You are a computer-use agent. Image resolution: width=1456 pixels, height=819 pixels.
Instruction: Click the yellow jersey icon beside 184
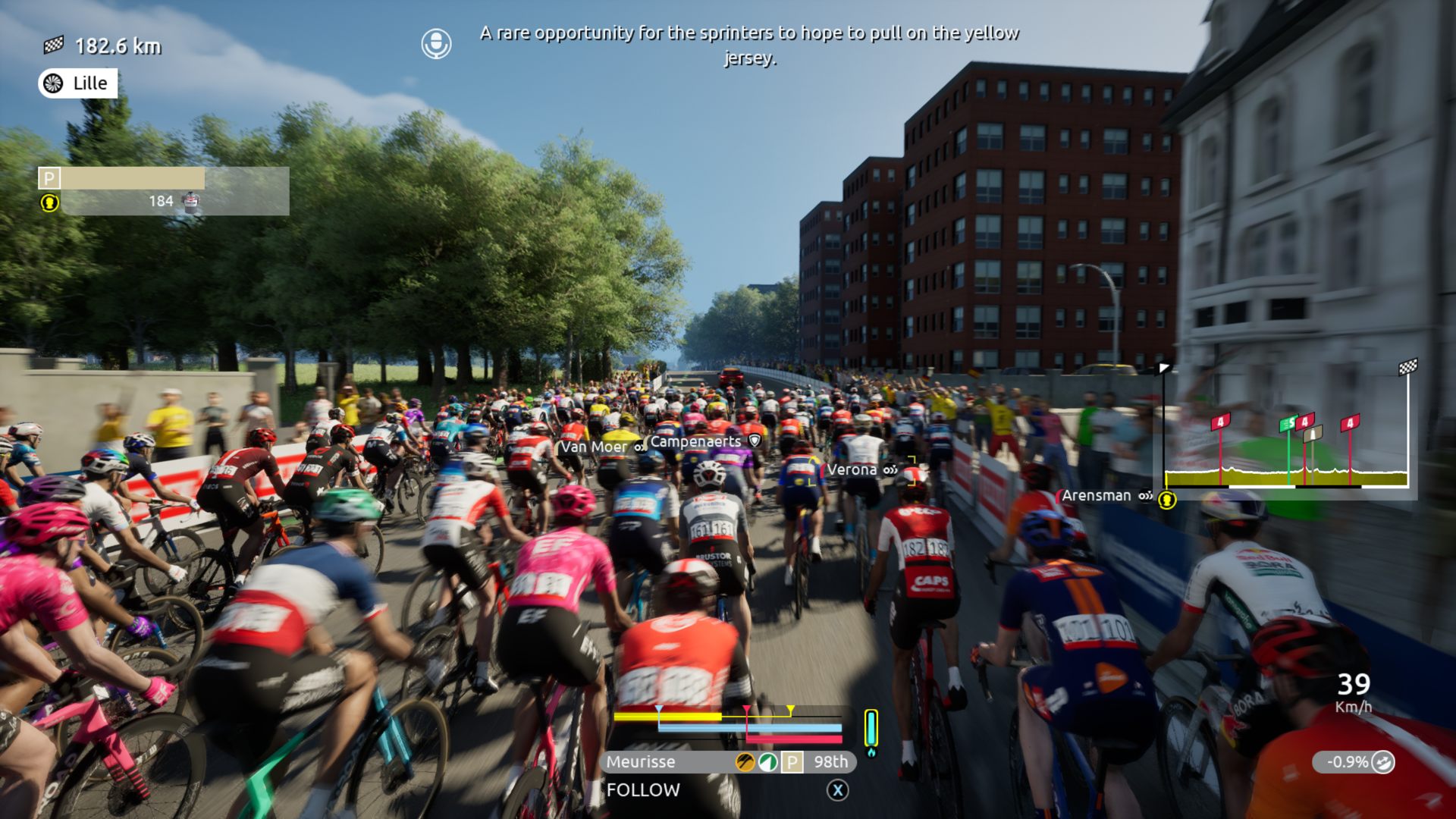coord(49,202)
